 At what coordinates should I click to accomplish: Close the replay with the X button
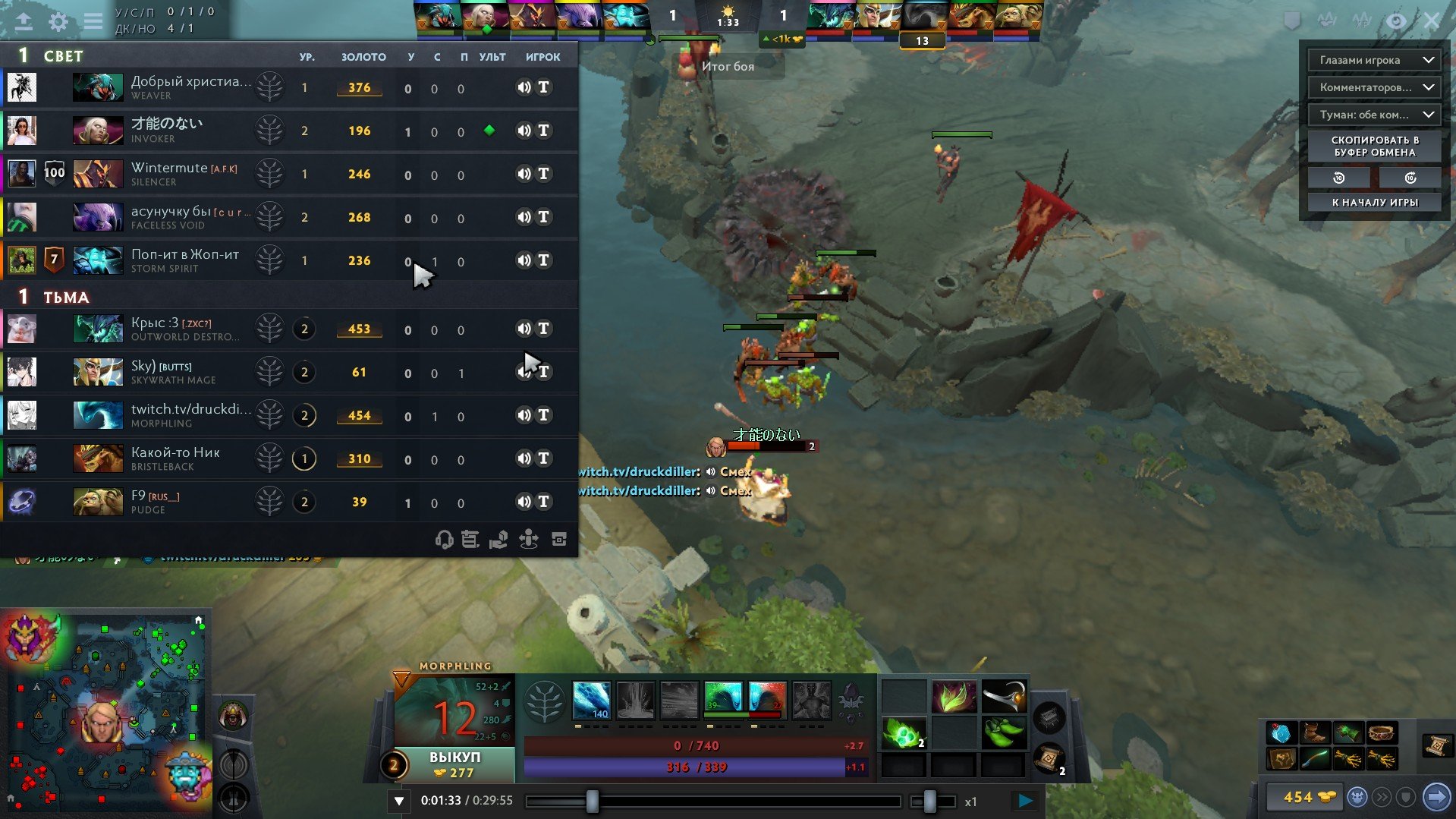click(x=1431, y=20)
